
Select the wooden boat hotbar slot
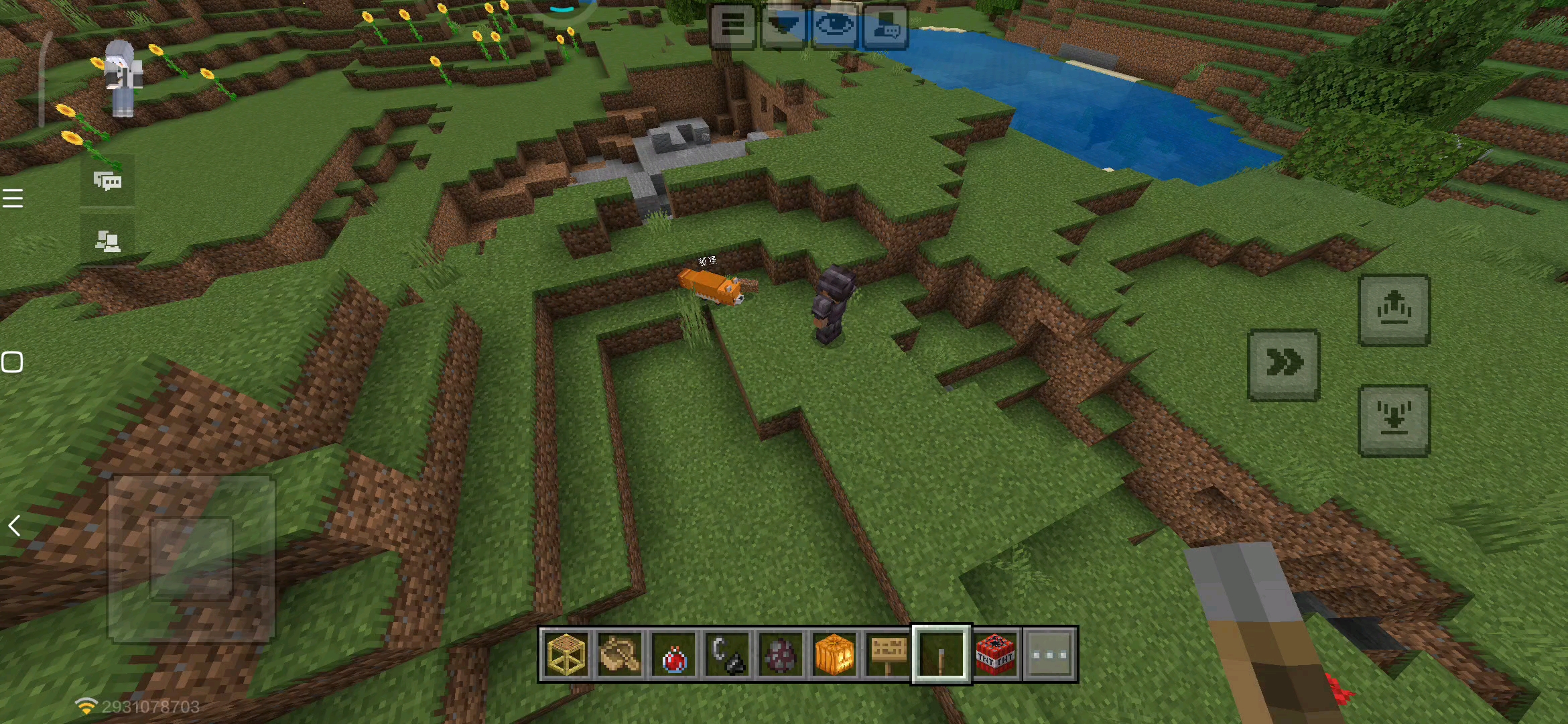620,654
